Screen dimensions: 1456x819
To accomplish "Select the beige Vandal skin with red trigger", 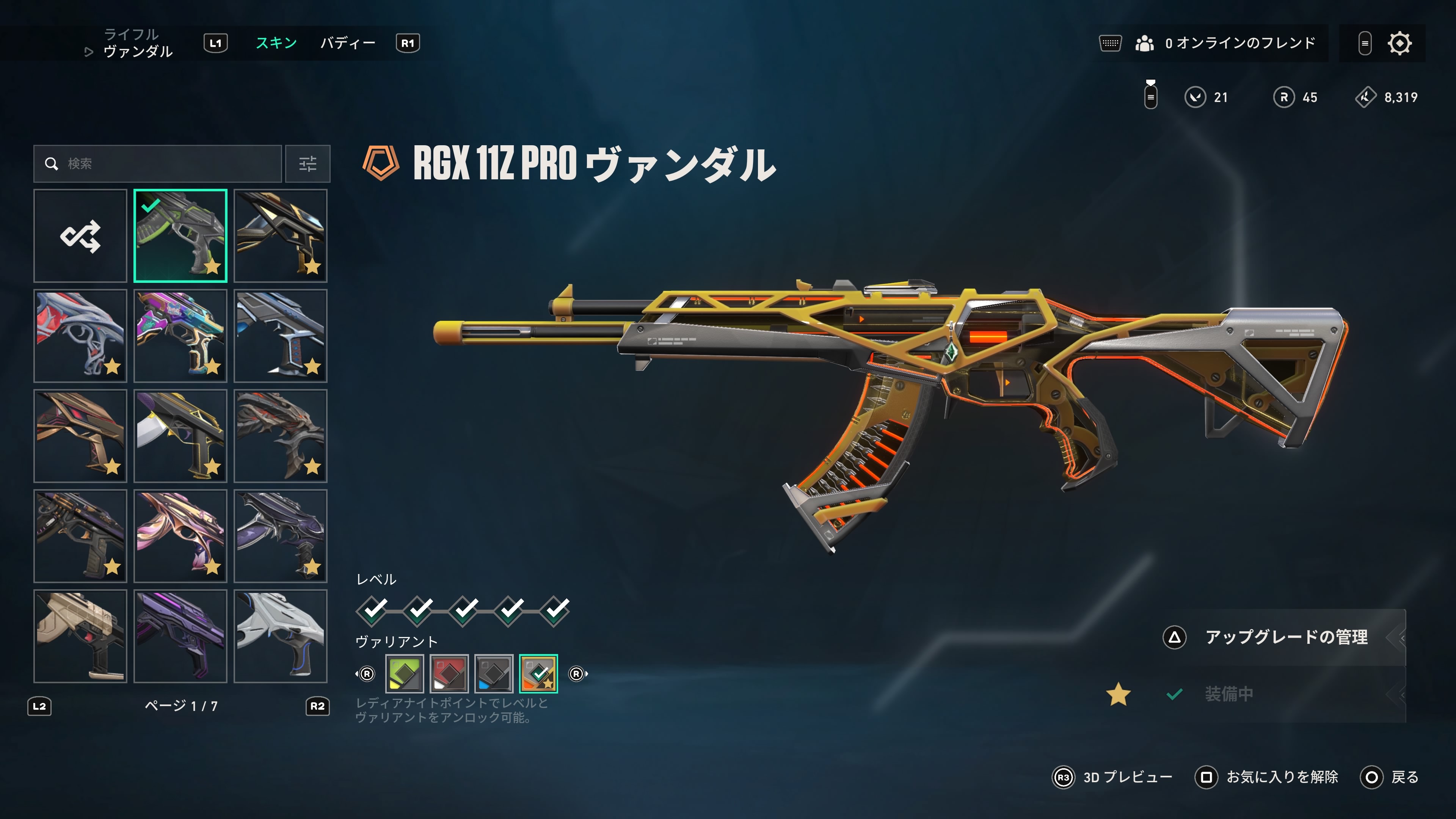I will [80, 636].
